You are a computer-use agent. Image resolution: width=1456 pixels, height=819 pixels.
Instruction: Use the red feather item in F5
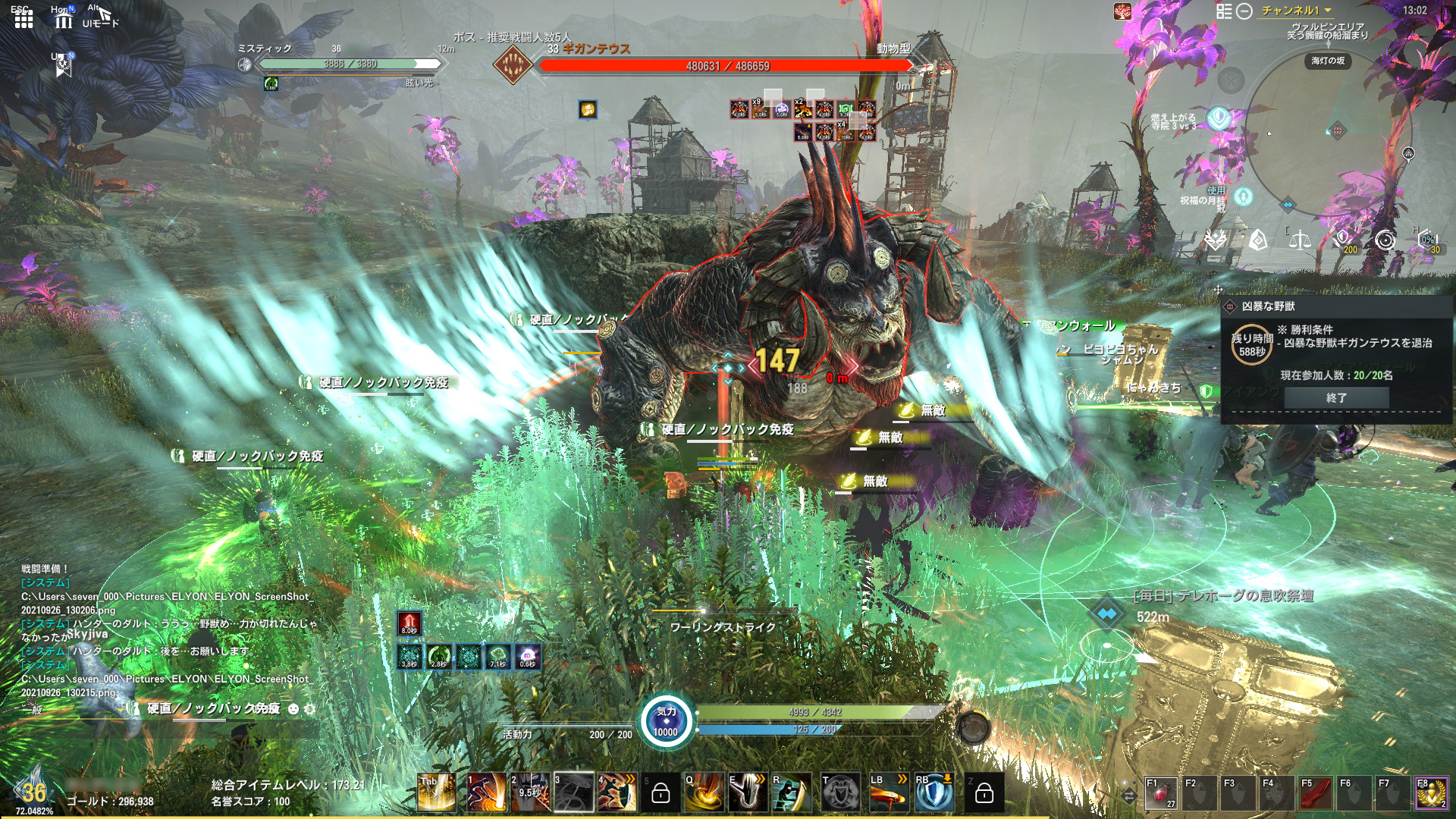pyautogui.click(x=1315, y=795)
